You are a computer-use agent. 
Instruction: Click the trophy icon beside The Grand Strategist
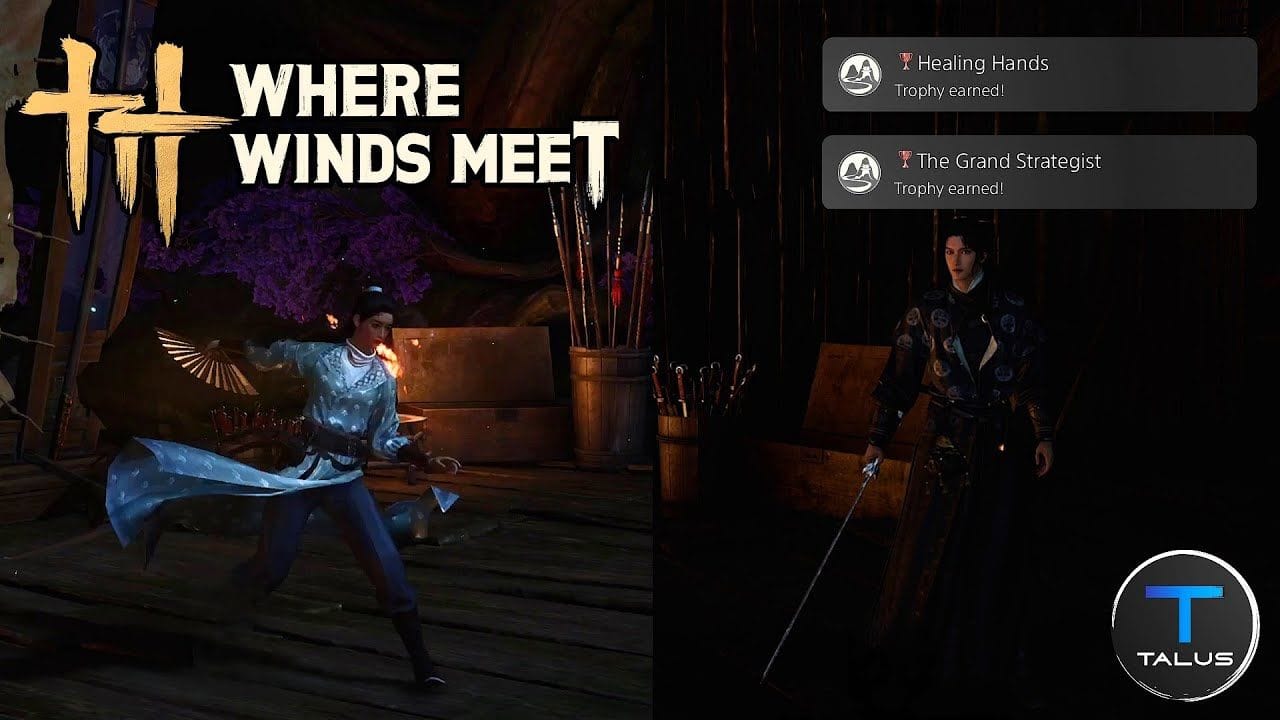(904, 160)
